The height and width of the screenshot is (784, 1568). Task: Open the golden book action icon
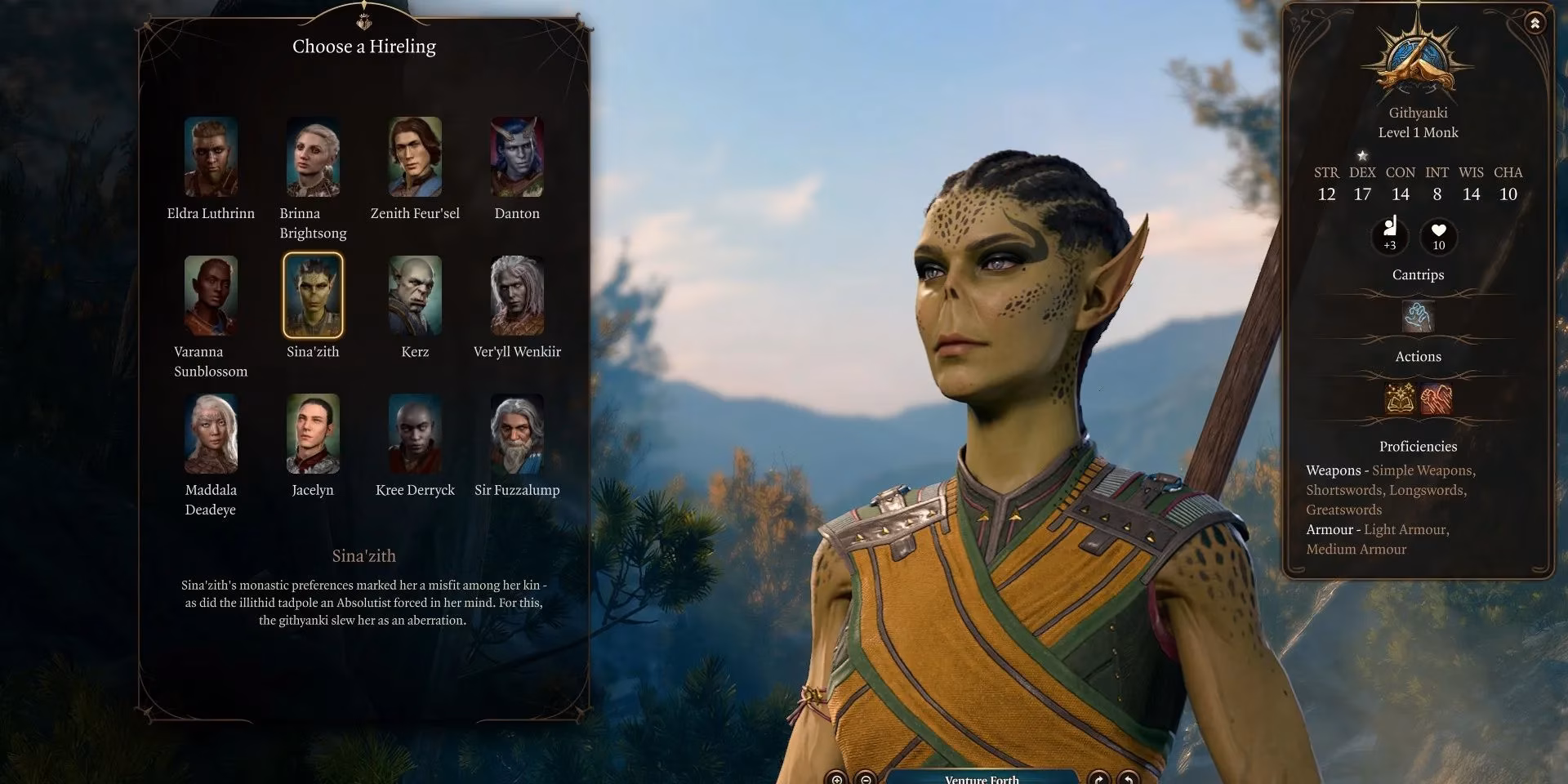[x=1399, y=399]
